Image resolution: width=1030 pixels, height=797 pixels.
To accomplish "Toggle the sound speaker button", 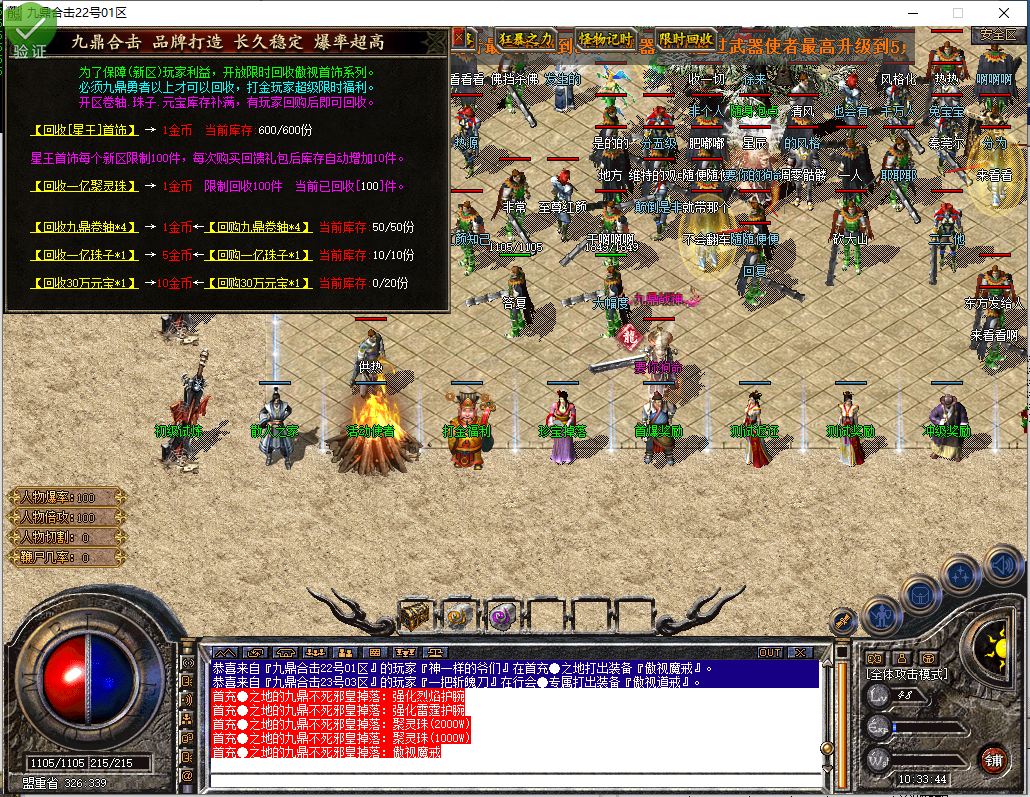I will 1002,563.
